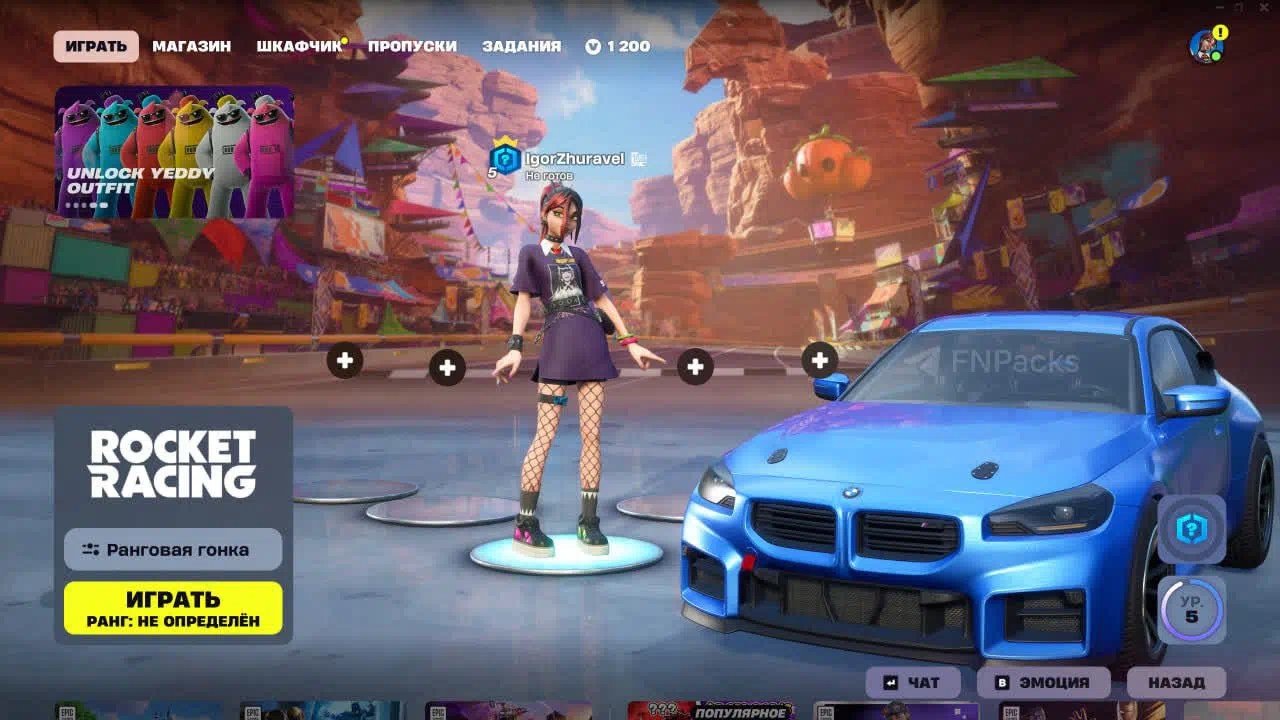The image size is (1280, 720).
Task: Change mode via Ранговая гонка selector
Action: point(173,549)
